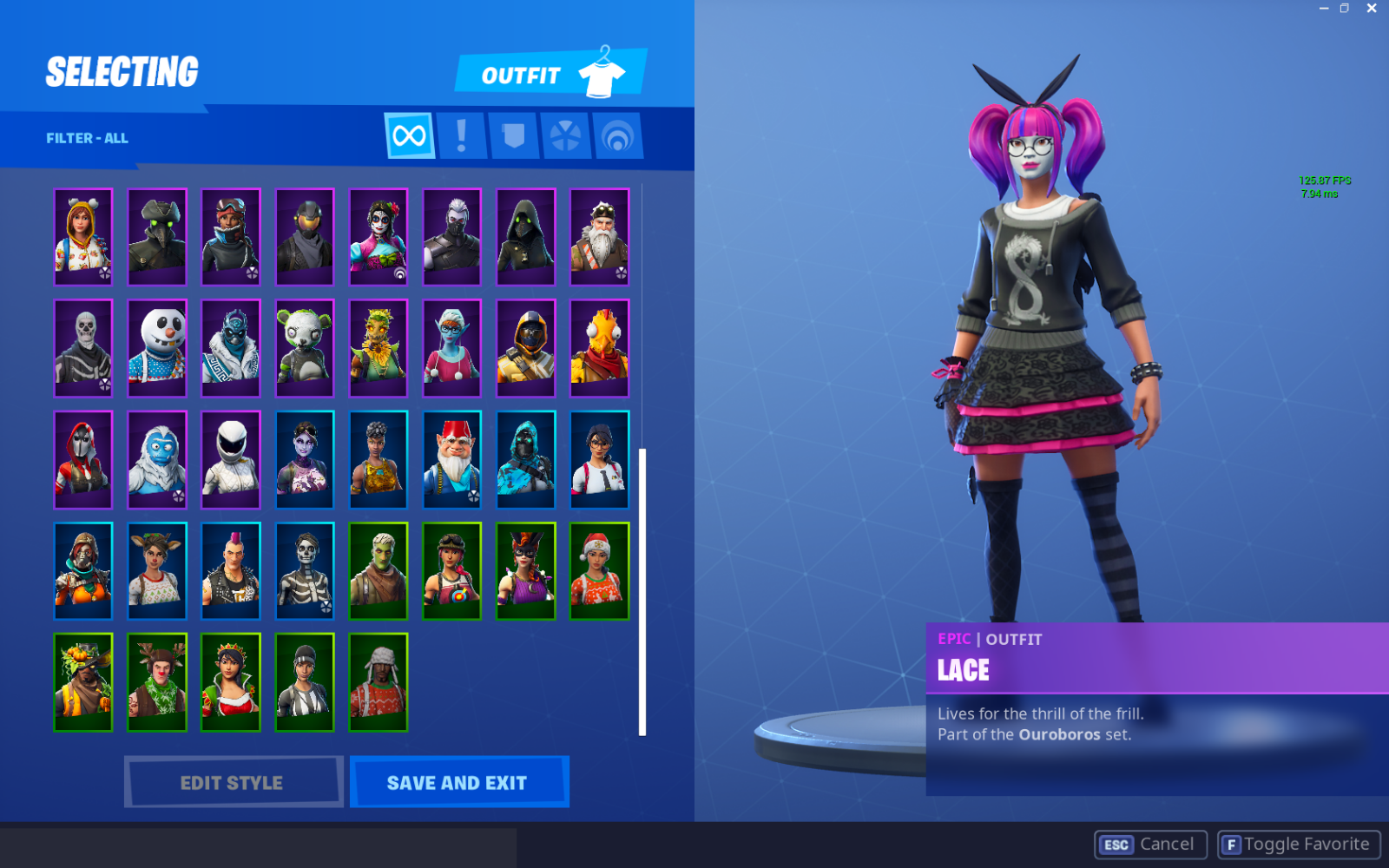Select the snowman outfit thumbnail

point(157,348)
